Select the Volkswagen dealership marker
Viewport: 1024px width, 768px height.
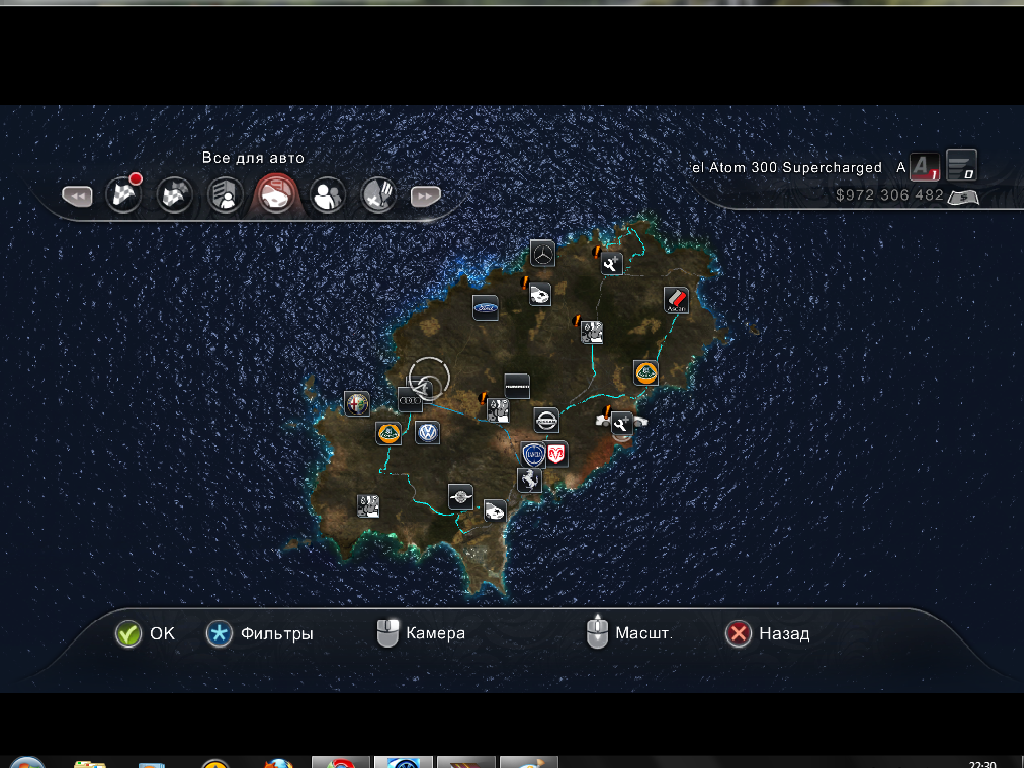coord(428,433)
